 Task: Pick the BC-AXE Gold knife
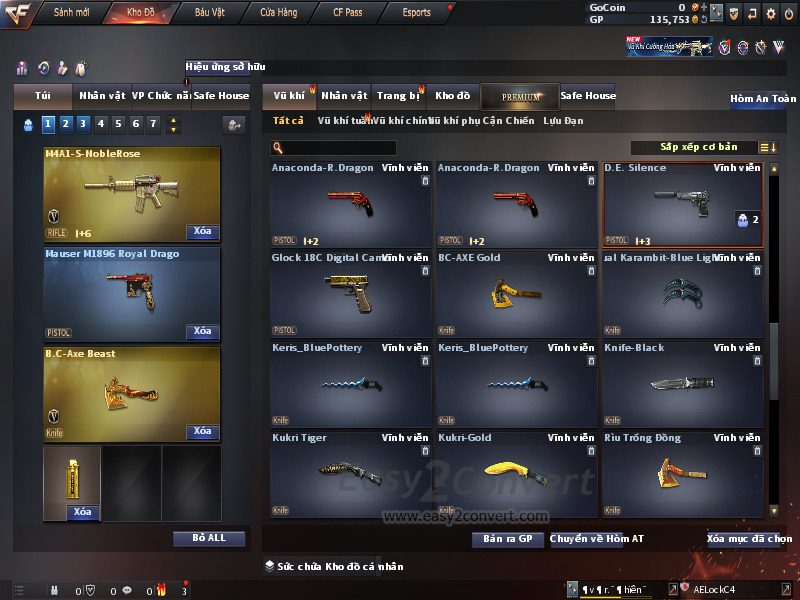tap(516, 293)
